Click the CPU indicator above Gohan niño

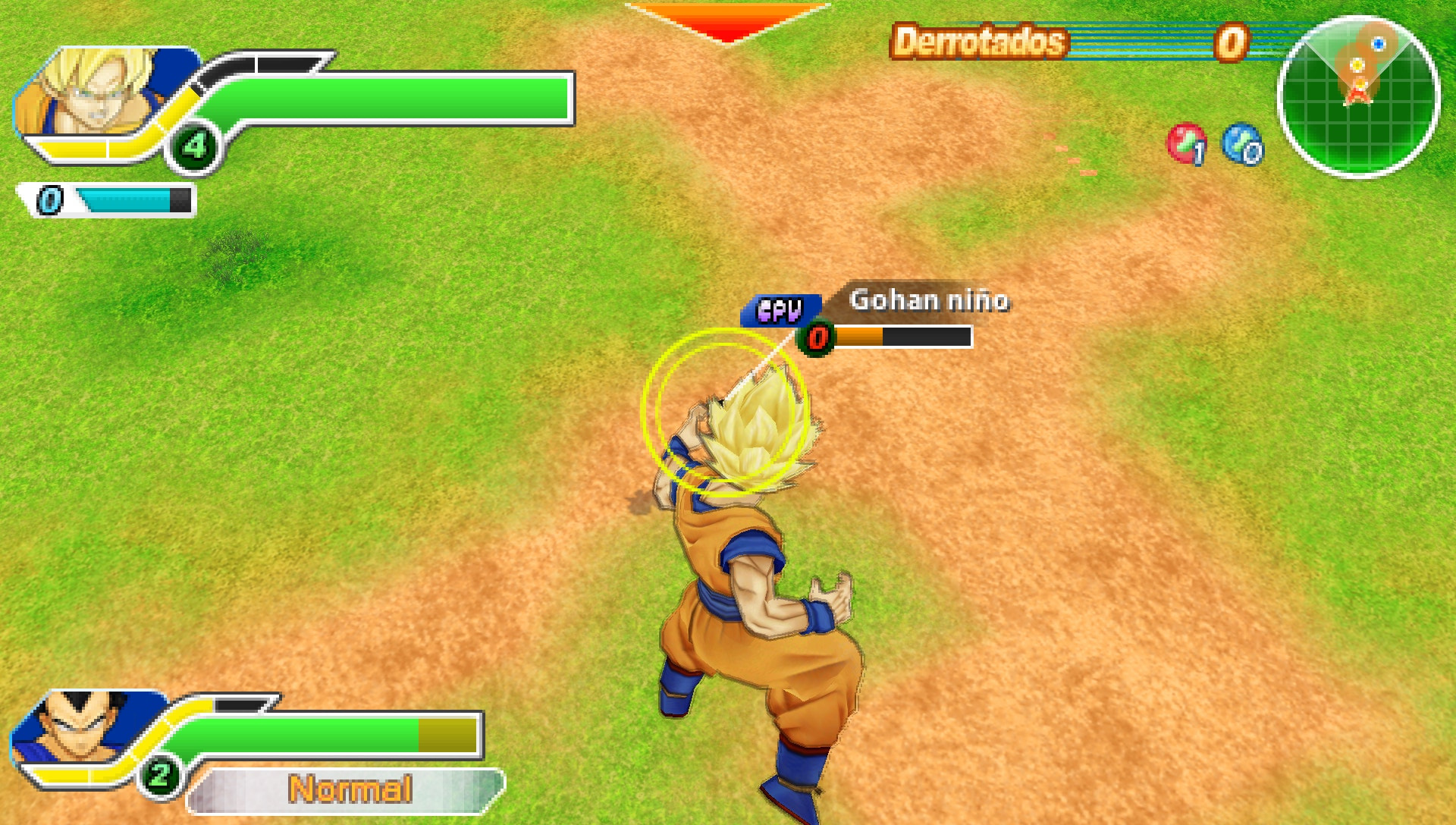(779, 309)
